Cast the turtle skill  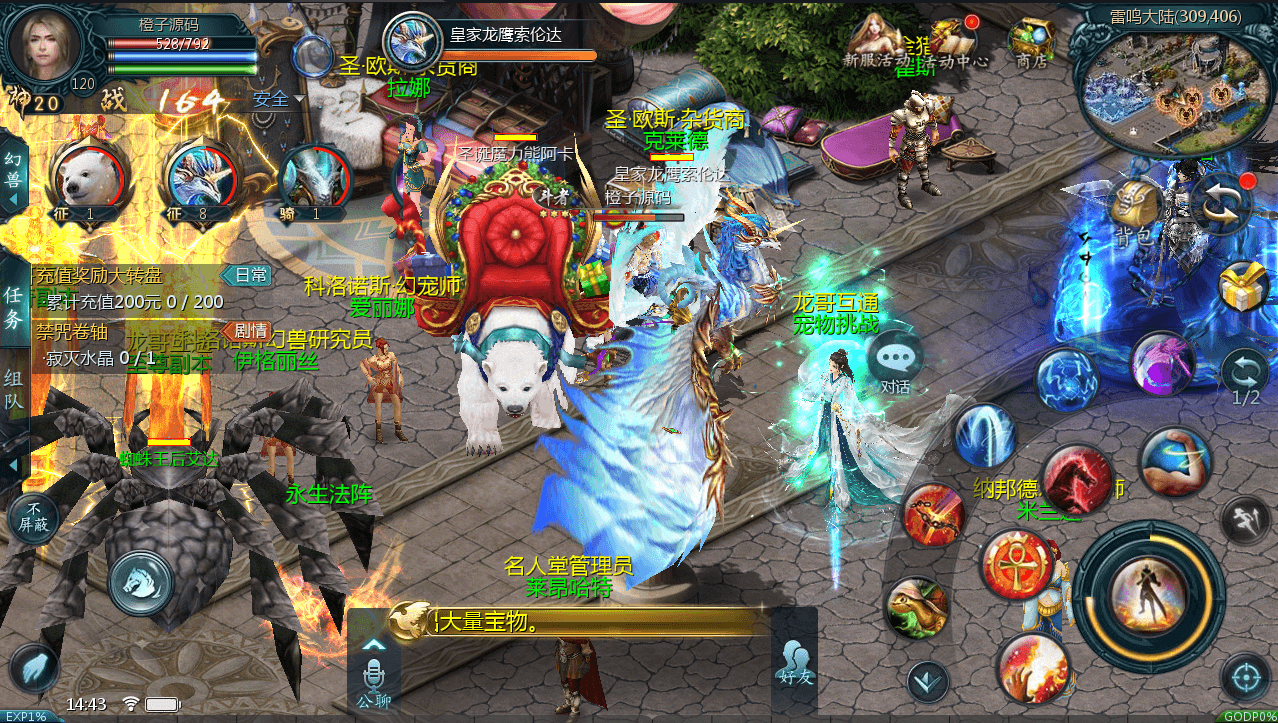(x=916, y=608)
